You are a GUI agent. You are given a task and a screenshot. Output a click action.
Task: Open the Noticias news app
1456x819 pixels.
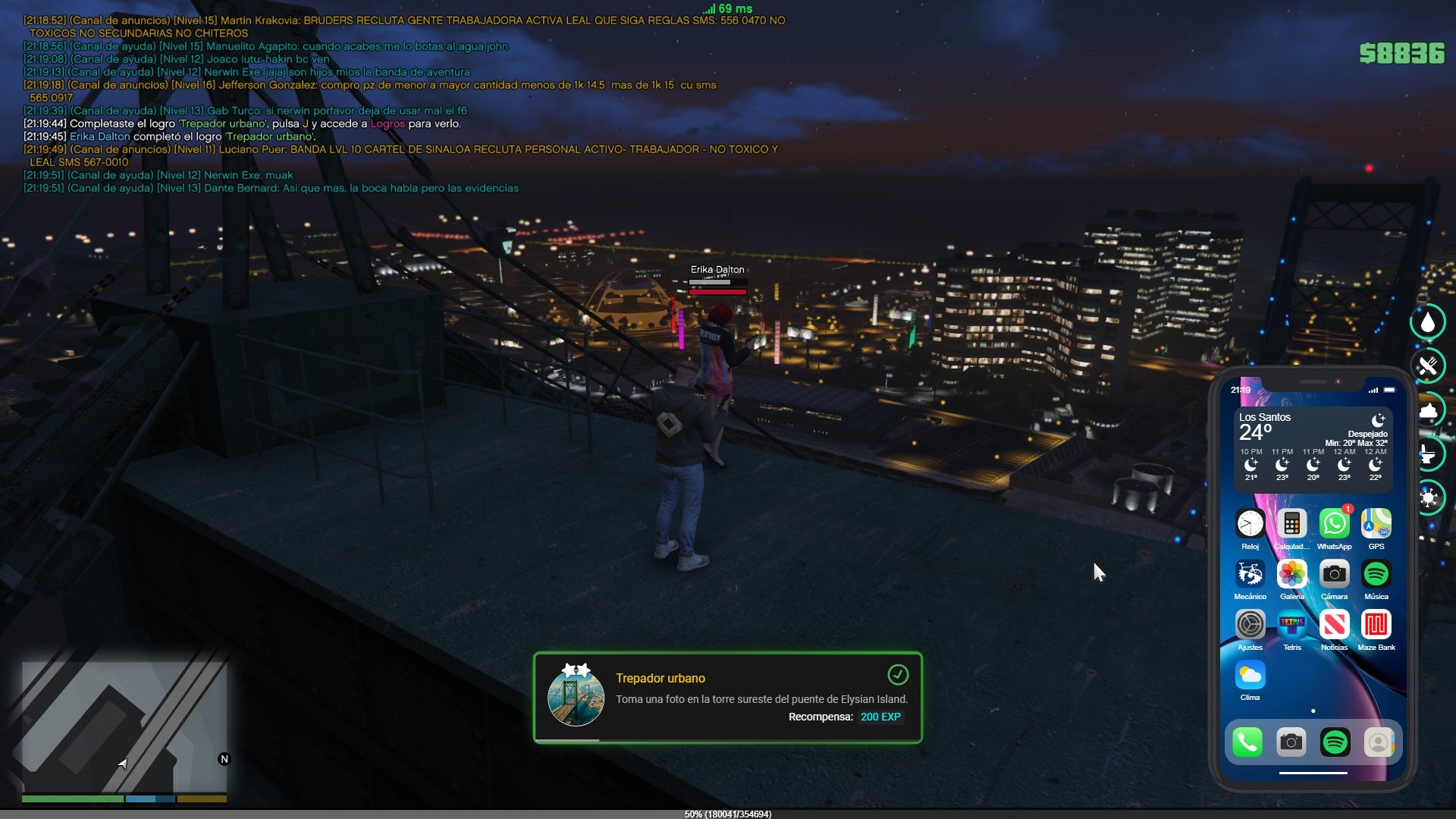1334,626
